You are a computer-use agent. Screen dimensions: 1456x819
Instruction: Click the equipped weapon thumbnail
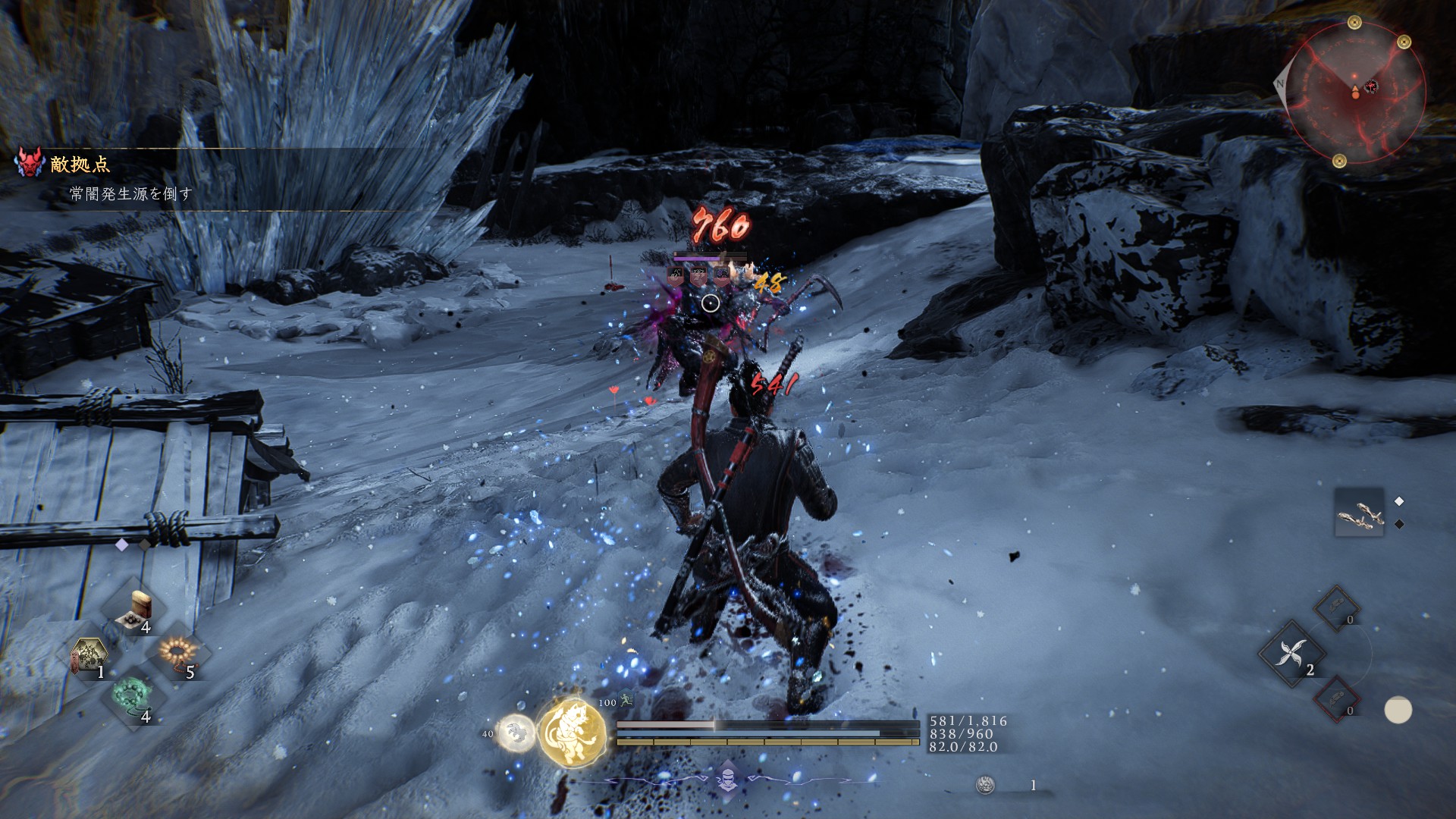(x=1359, y=513)
